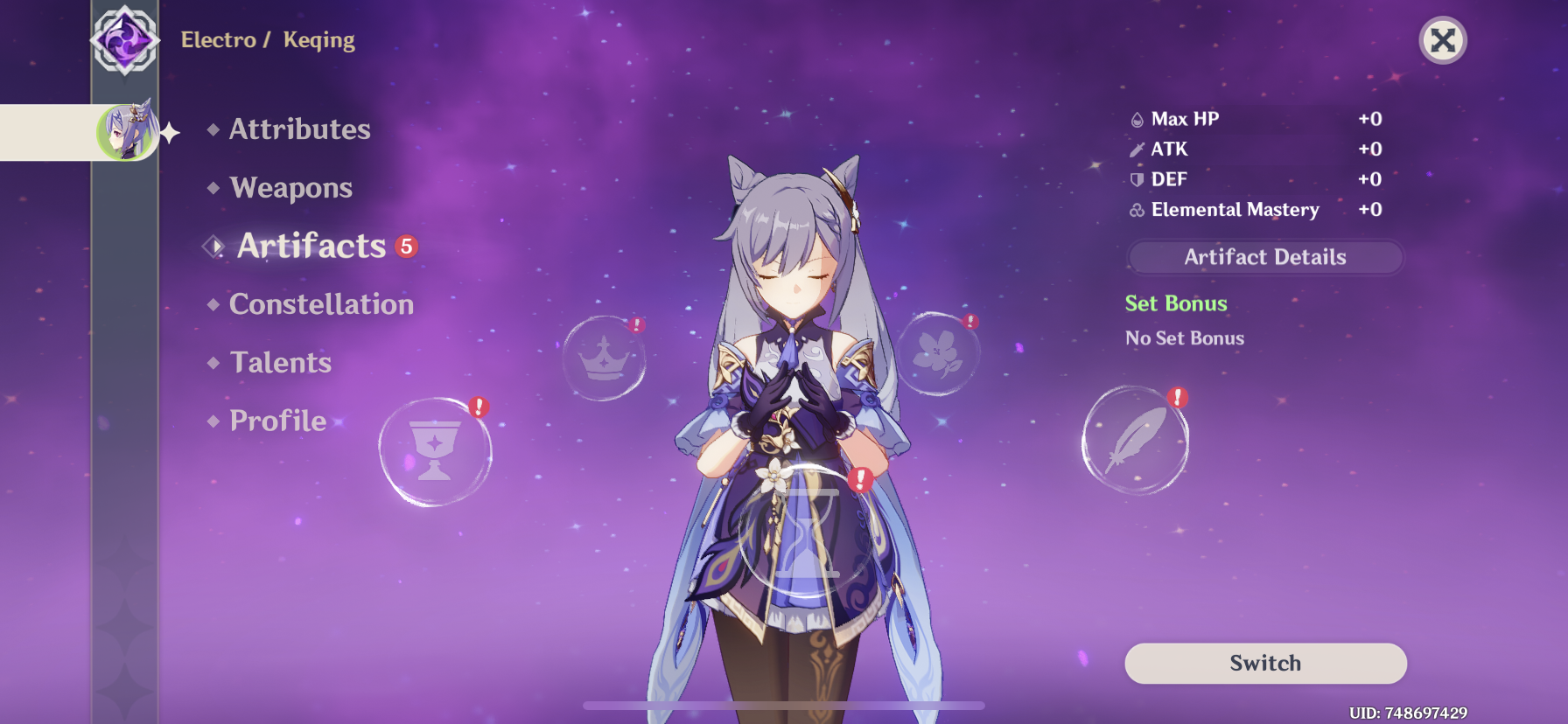Switch to the Attributes section

(x=298, y=129)
